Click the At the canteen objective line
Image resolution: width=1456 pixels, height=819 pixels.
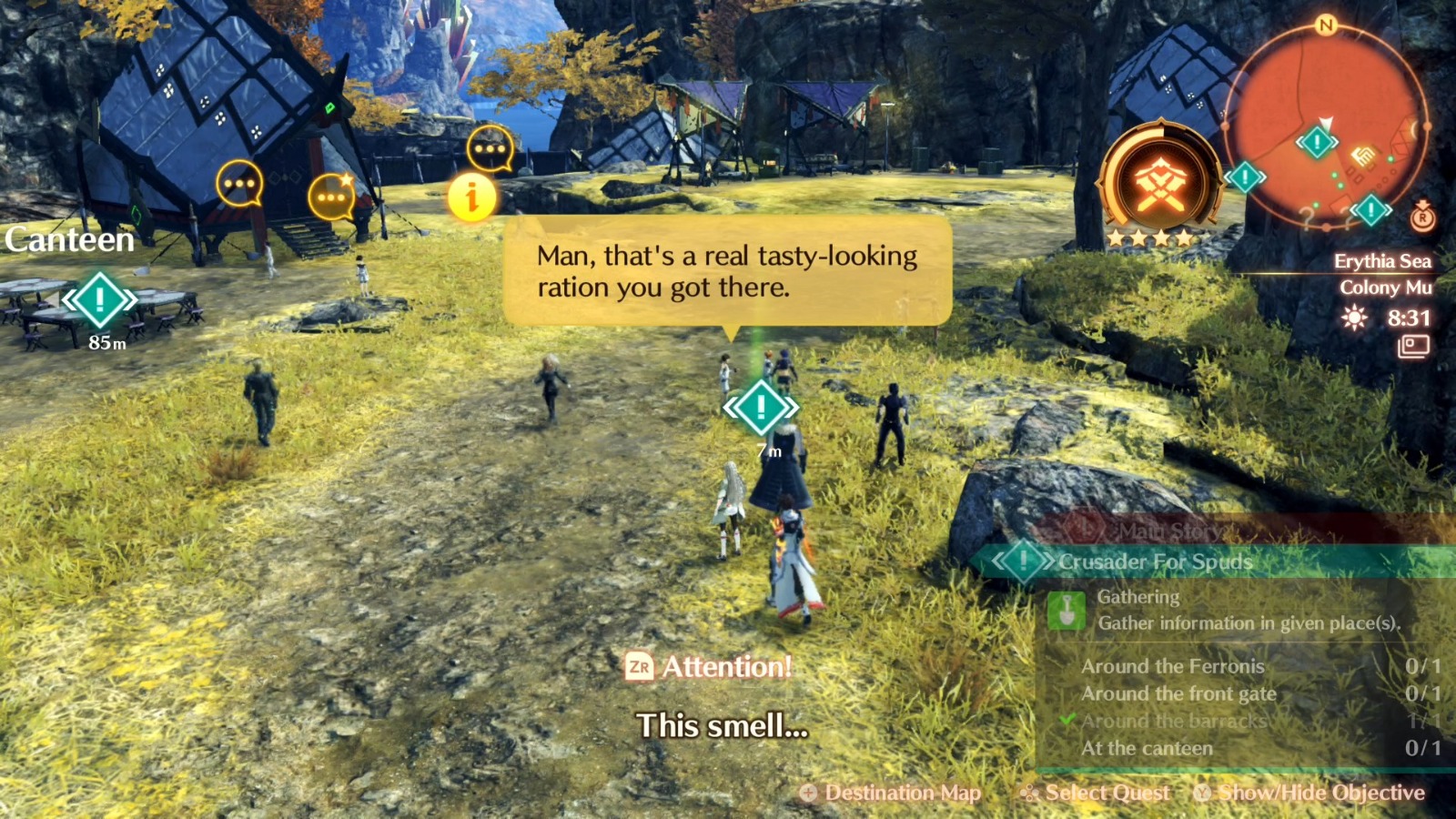tap(1148, 748)
